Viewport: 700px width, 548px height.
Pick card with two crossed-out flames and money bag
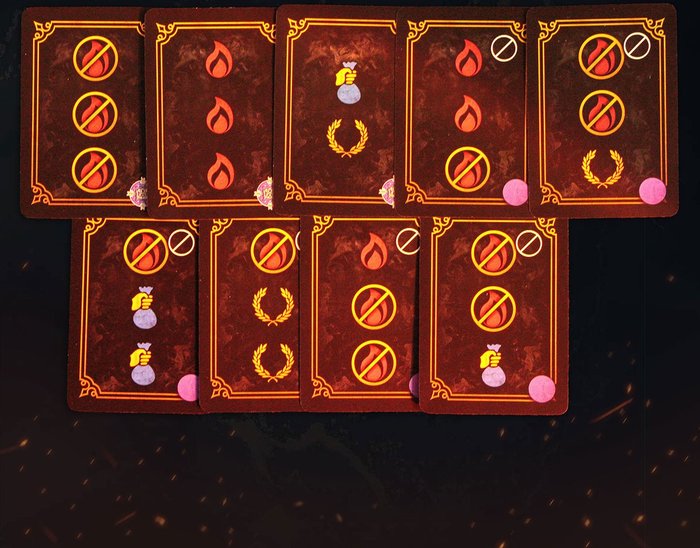493,310
